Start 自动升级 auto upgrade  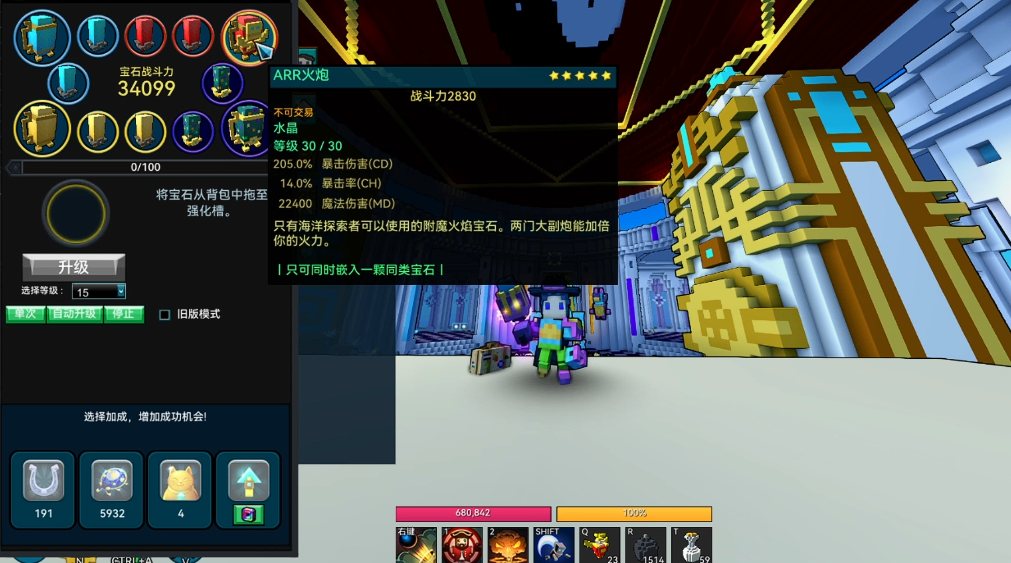[x=75, y=314]
